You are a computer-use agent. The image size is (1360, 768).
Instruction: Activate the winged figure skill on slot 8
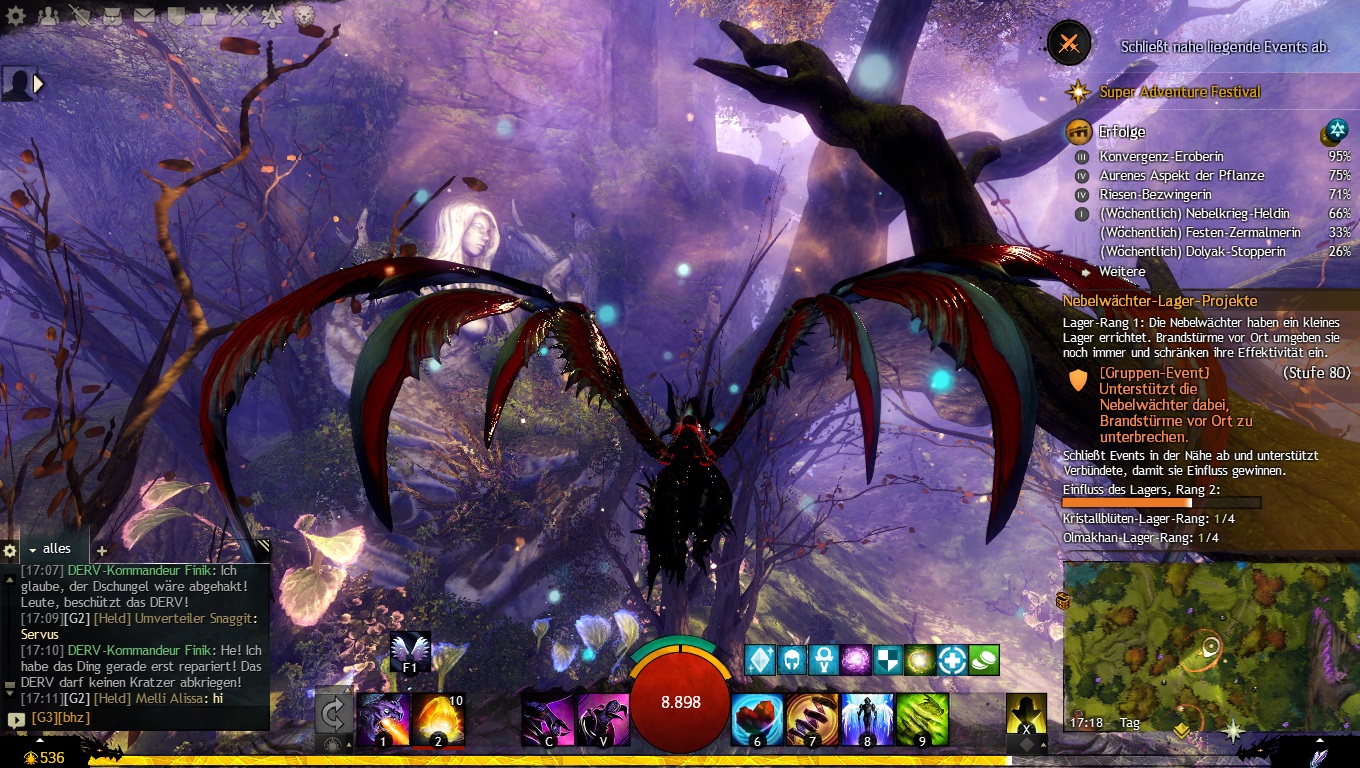pos(867,719)
